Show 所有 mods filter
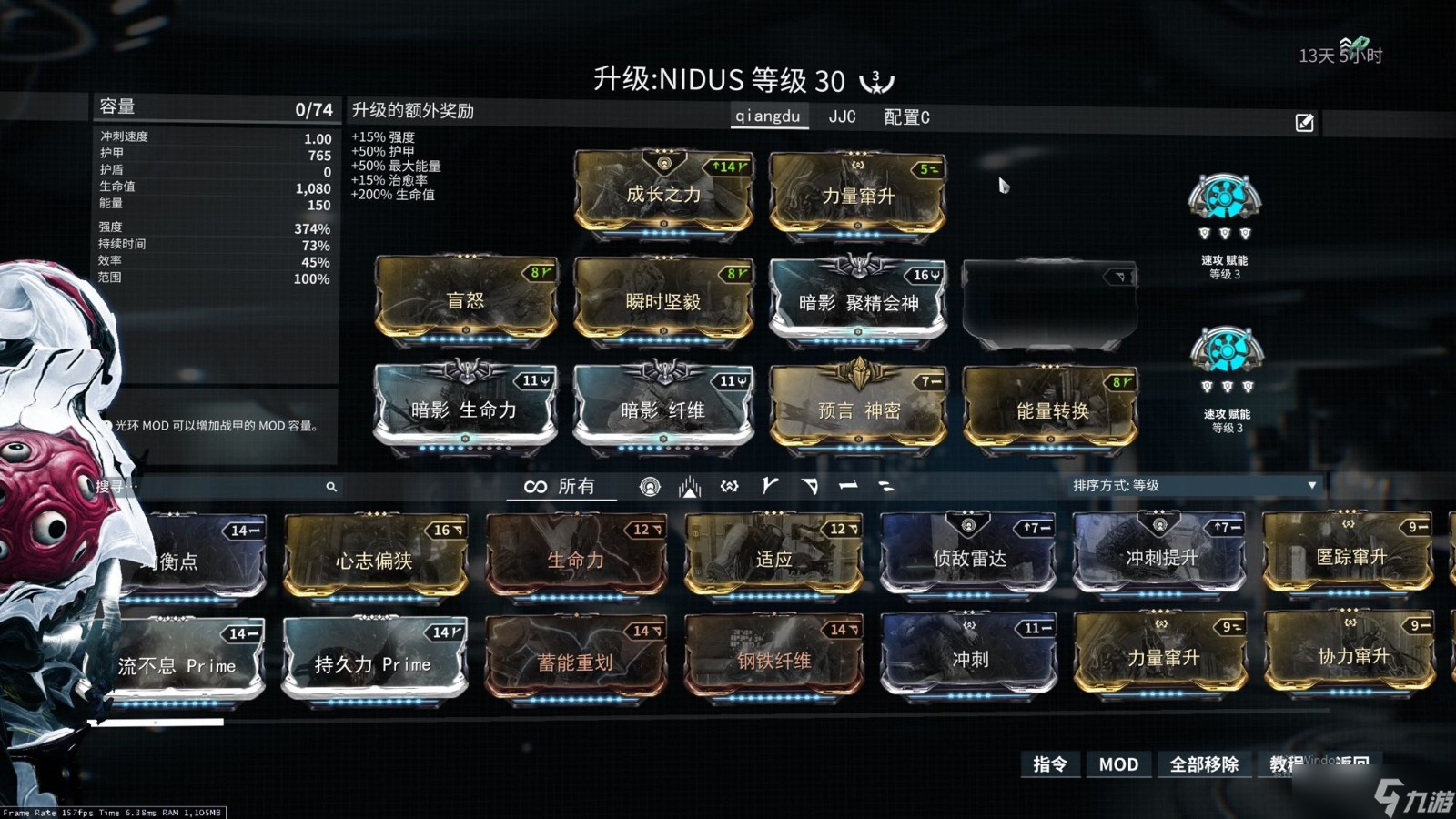Image resolution: width=1456 pixels, height=819 pixels. (x=561, y=487)
